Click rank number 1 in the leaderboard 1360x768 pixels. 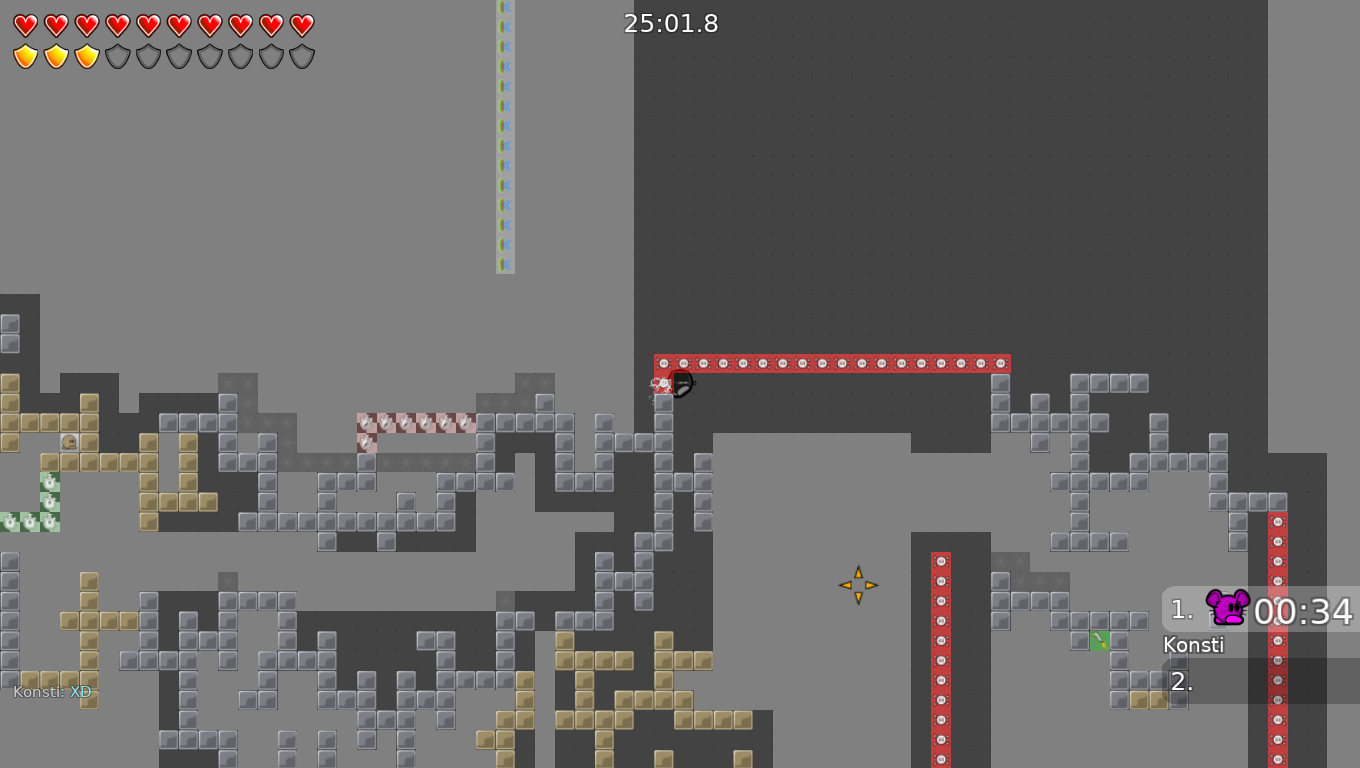coord(1180,608)
